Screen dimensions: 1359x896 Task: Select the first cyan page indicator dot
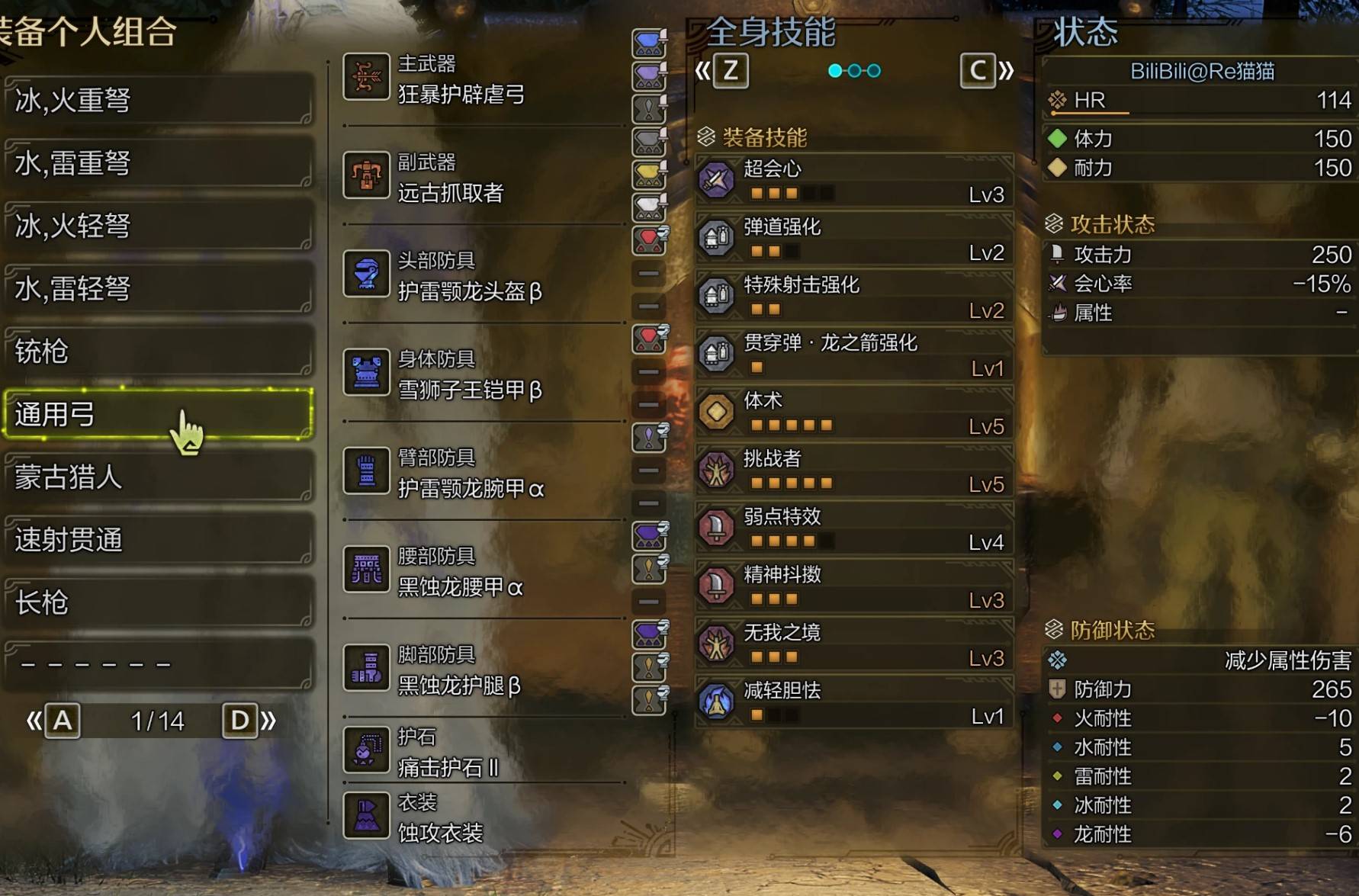834,70
